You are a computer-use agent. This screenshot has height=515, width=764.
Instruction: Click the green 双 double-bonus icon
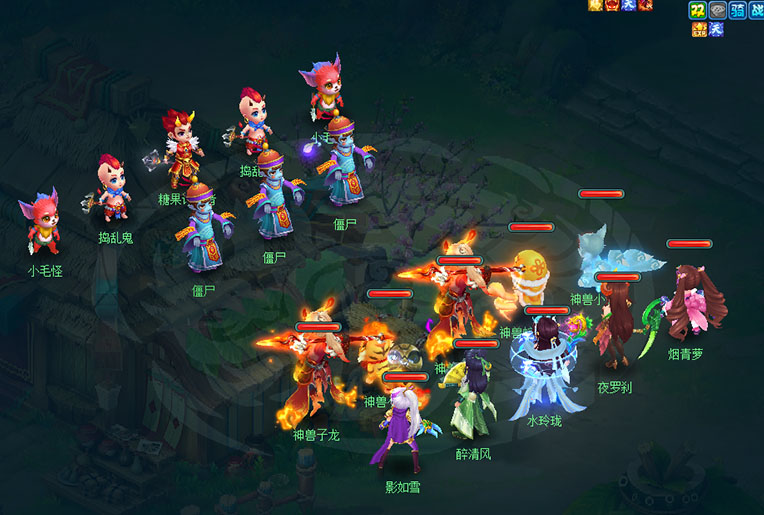coord(697,10)
